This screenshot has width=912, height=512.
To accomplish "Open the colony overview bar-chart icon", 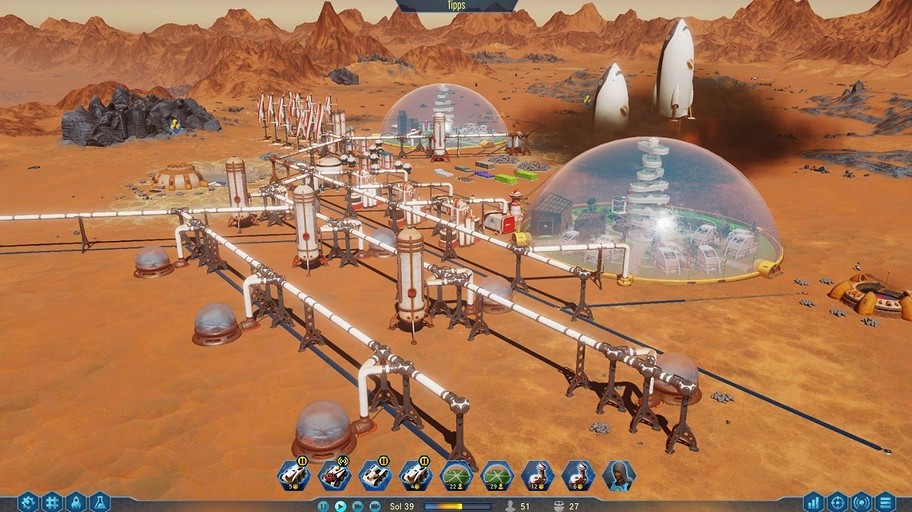I will tap(813, 501).
